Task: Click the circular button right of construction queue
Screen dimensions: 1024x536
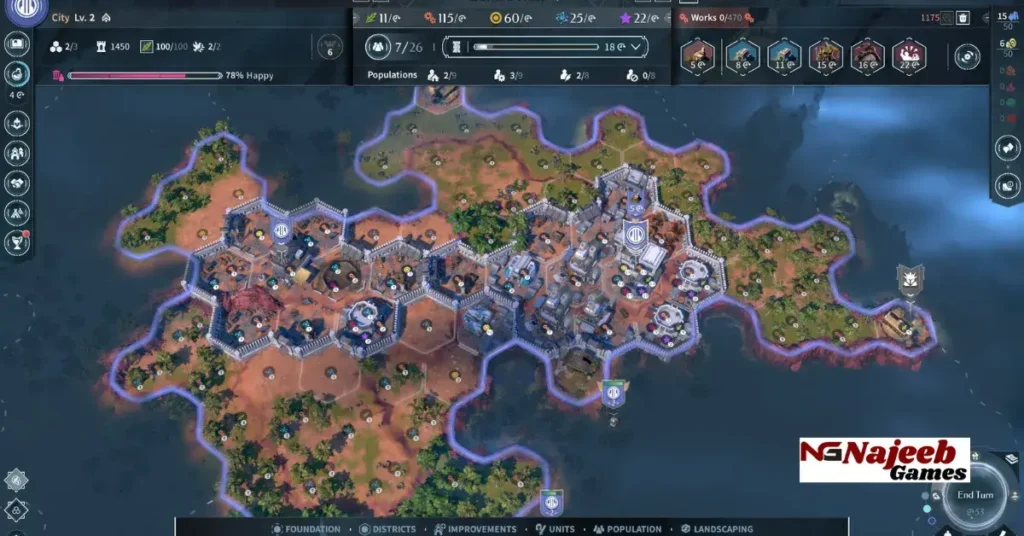Action: (x=967, y=57)
